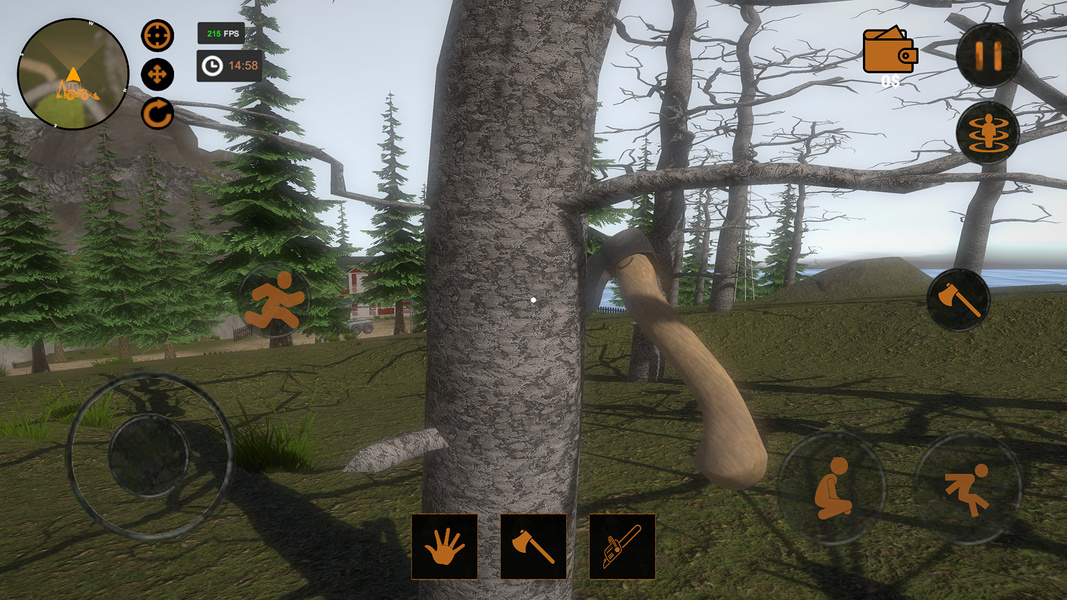Tap the crosshair target icon
1067x600 pixels.
(157, 36)
